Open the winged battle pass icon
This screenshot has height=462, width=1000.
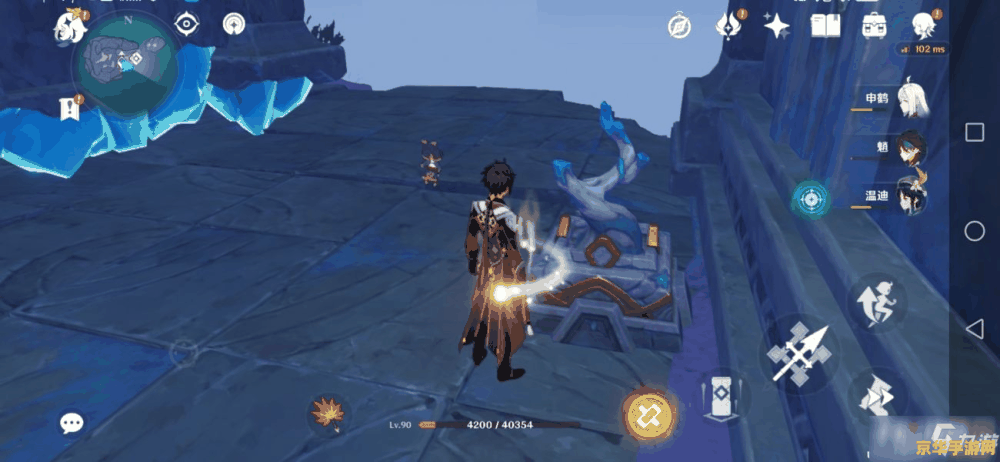729,26
